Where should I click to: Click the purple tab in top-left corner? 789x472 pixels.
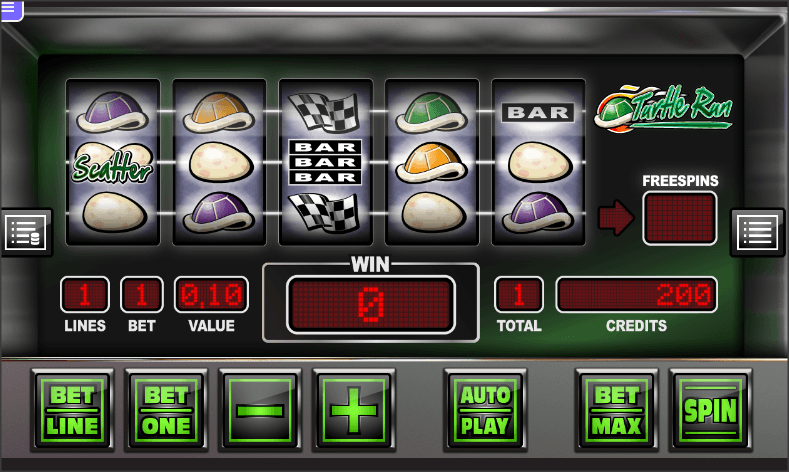(11, 9)
